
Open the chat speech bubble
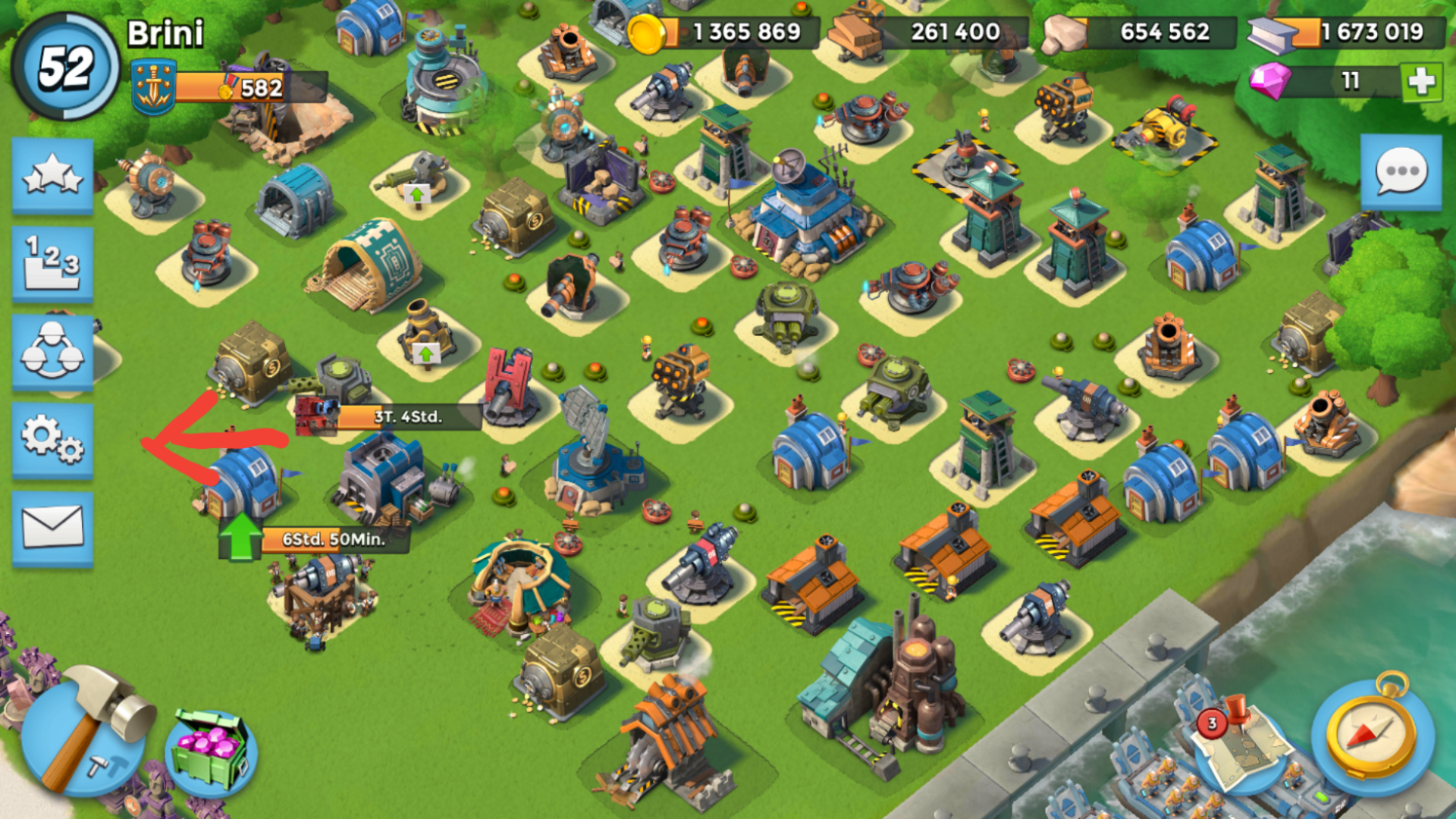(1401, 172)
